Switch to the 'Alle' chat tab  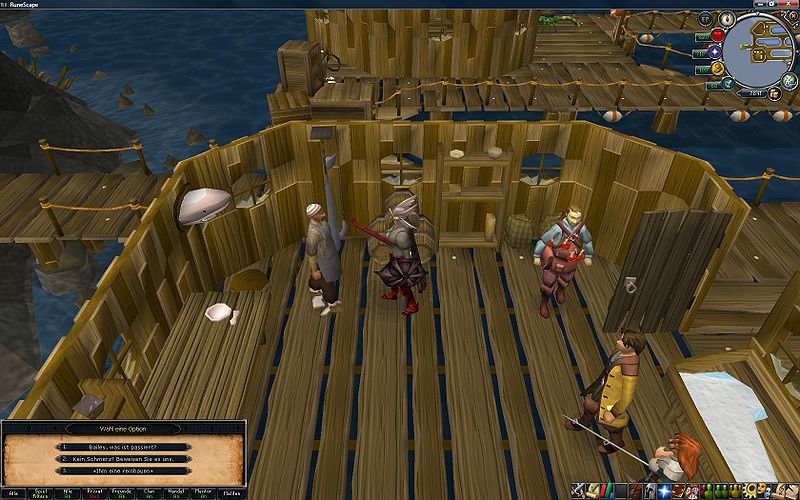point(15,493)
